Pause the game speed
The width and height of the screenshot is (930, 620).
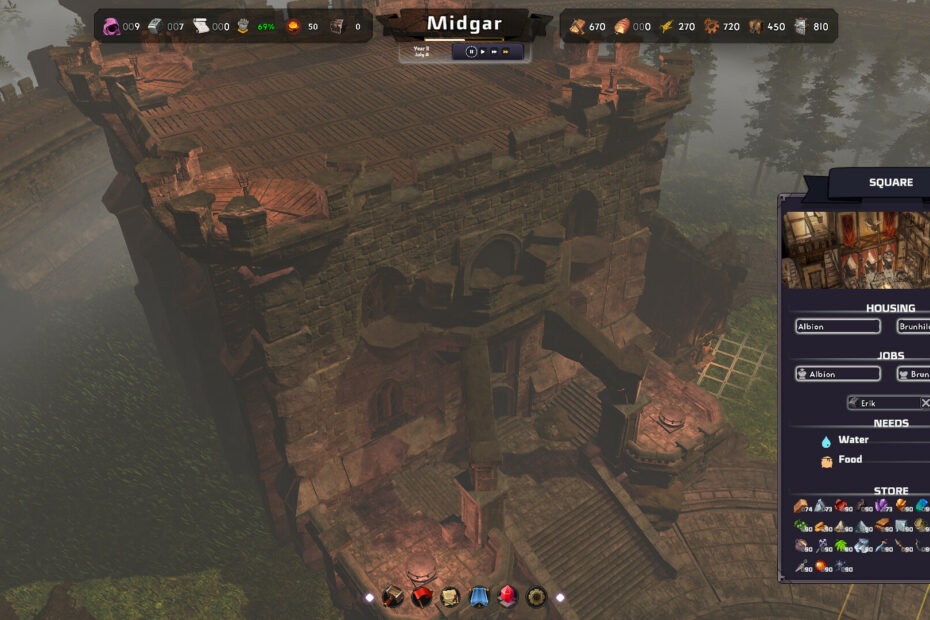click(x=471, y=51)
